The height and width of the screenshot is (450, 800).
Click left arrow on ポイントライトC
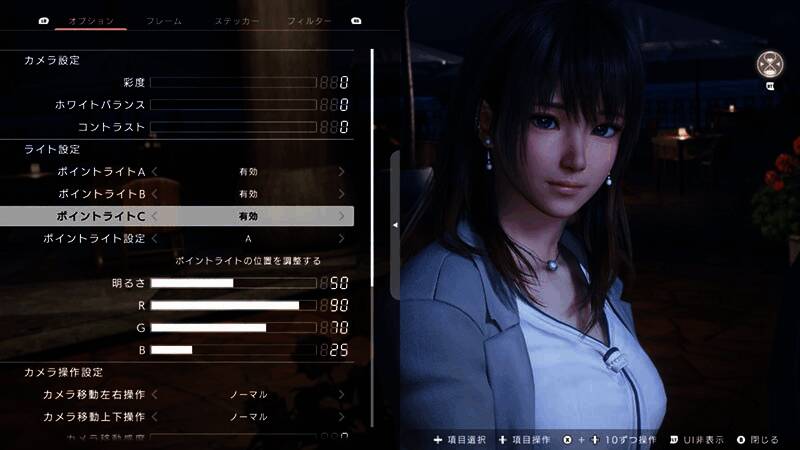point(155,216)
